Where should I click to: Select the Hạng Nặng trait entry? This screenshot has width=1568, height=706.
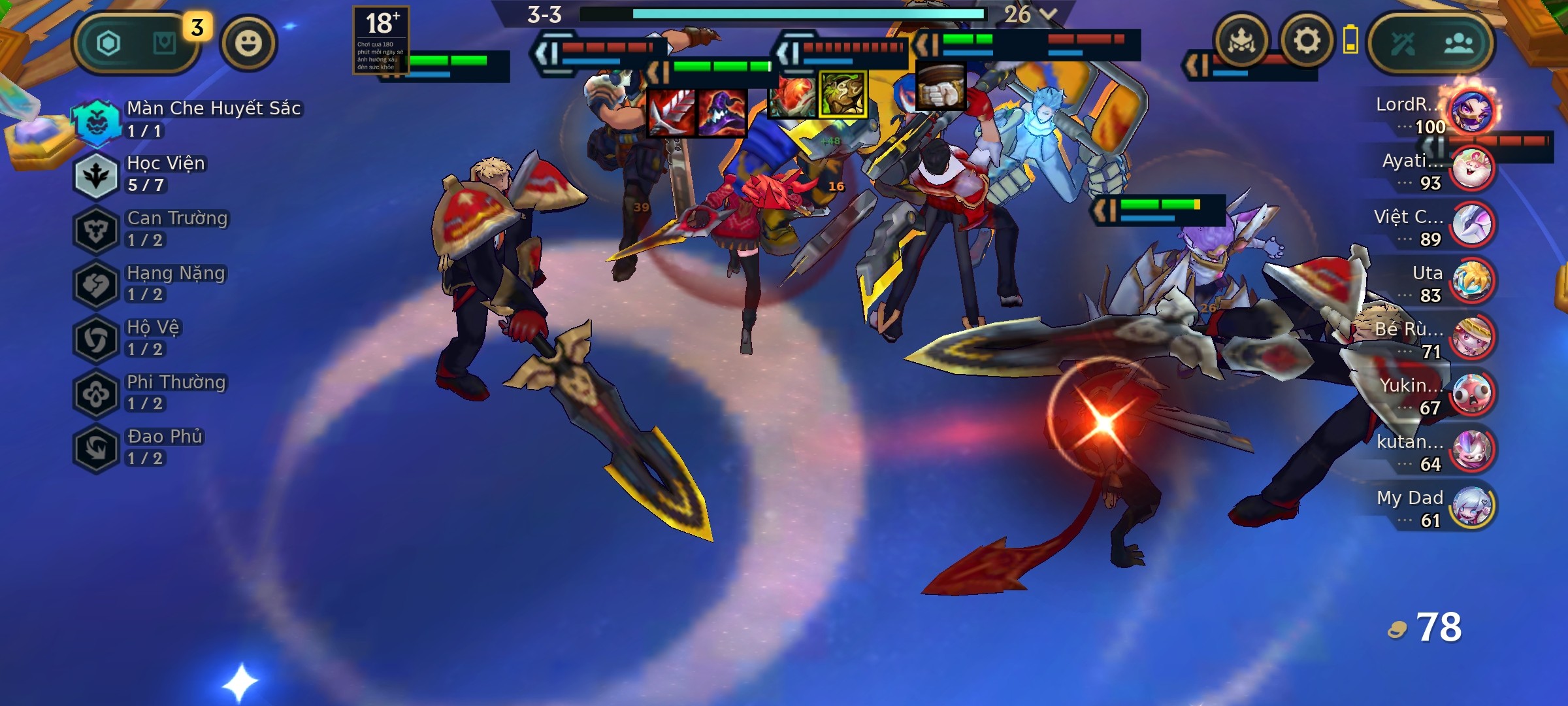click(97, 284)
